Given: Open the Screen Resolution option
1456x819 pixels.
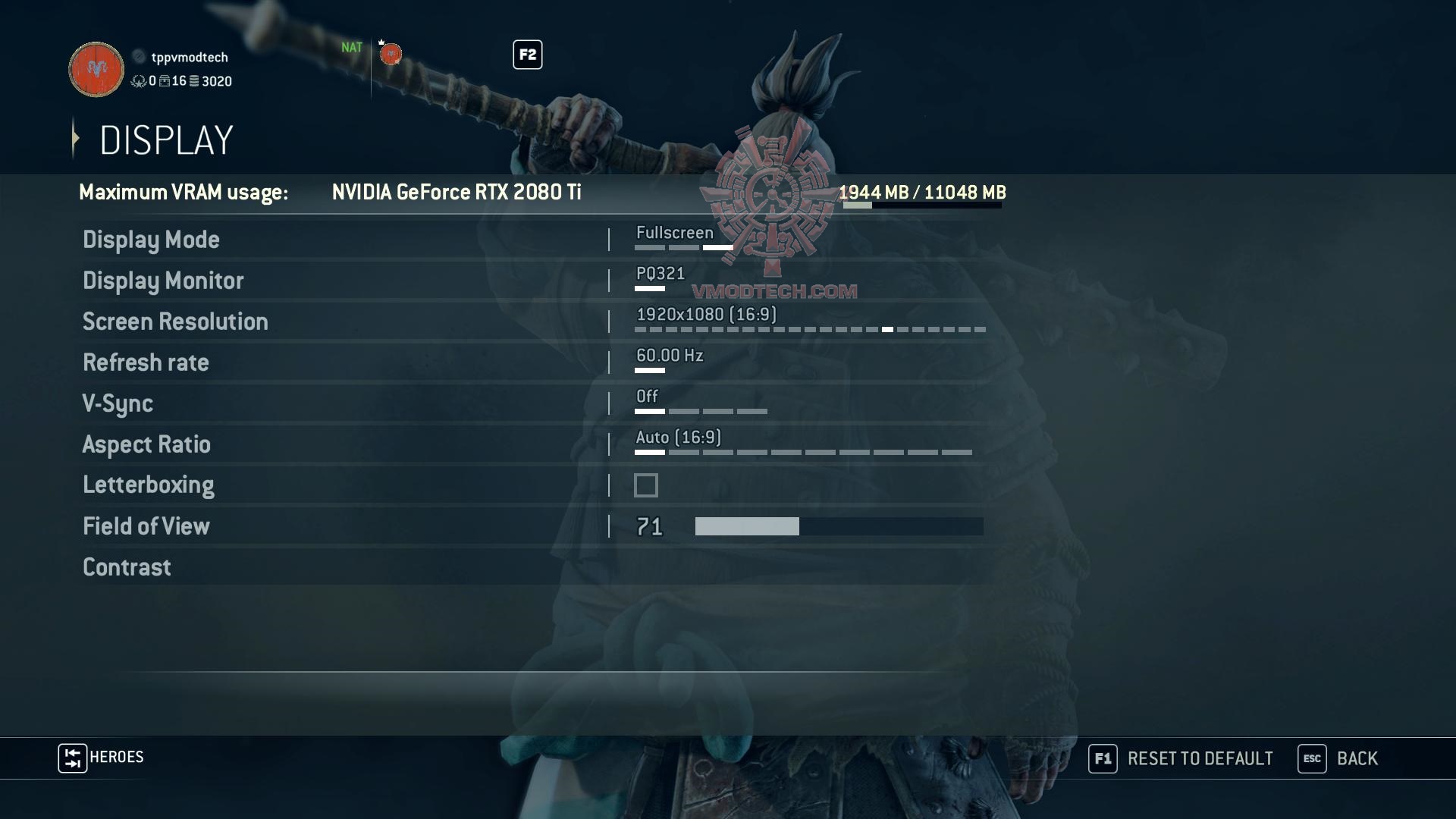Looking at the screenshot, I should tap(175, 322).
